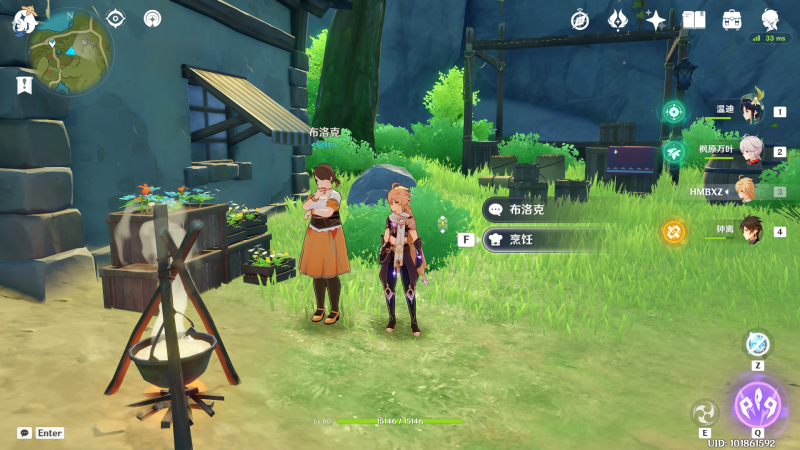Viewport: 800px width, 450px height.
Task: Open the open-book handbook icon
Action: coord(694,20)
